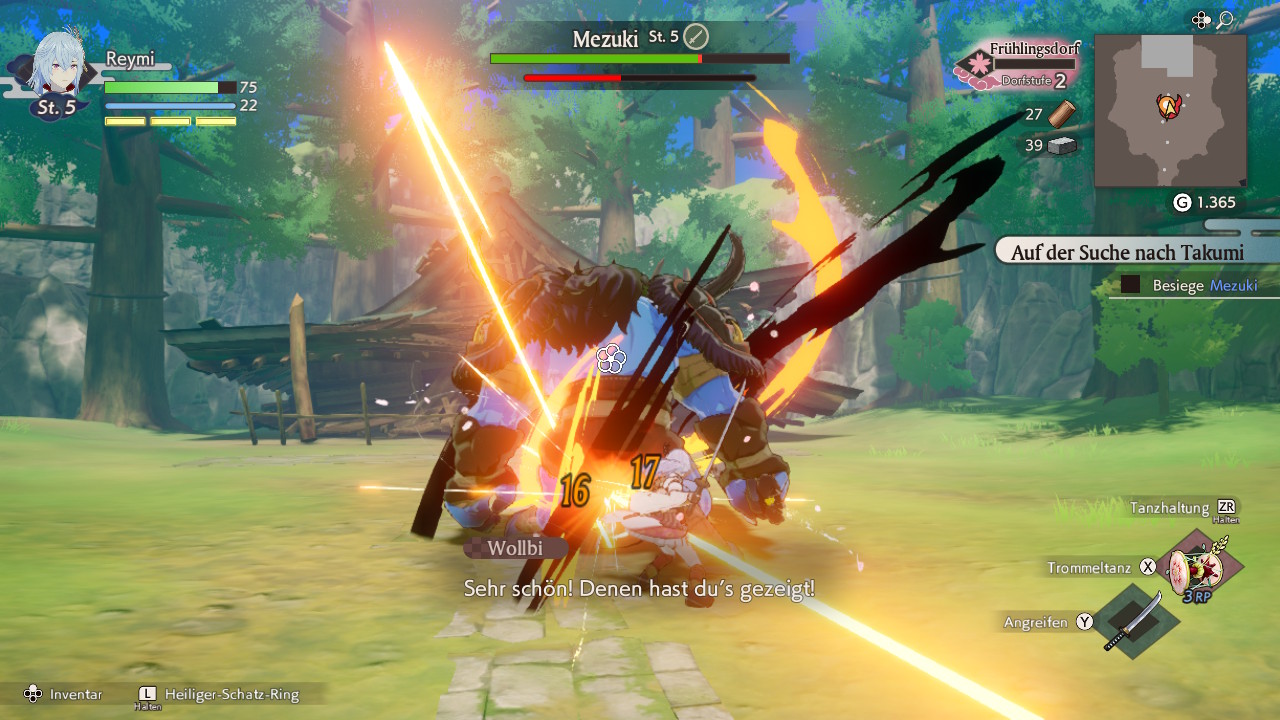Open the minimap in the corner
1280x720 pixels.
tap(1170, 110)
